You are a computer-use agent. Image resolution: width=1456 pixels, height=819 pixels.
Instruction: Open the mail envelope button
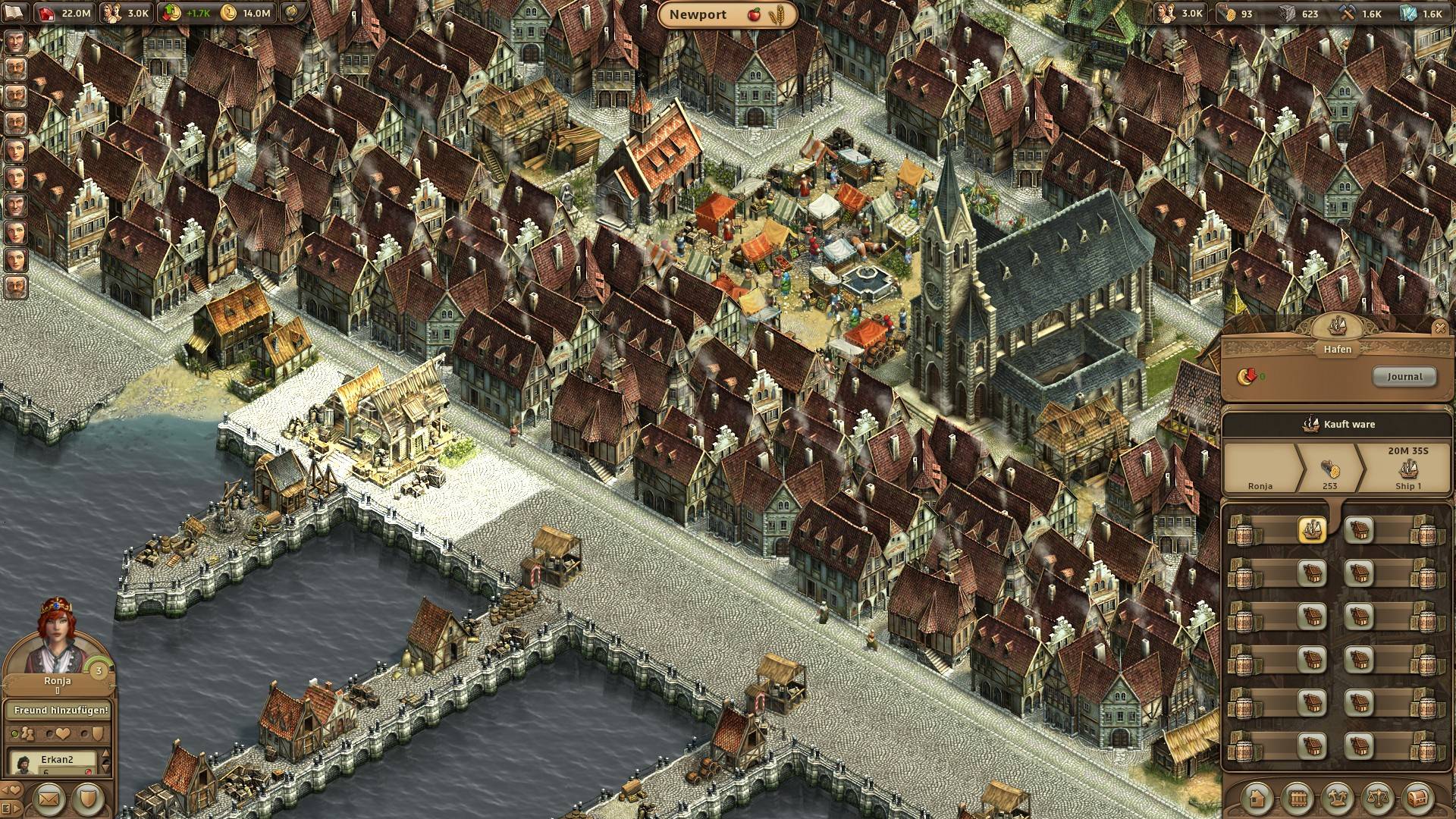coord(49,799)
